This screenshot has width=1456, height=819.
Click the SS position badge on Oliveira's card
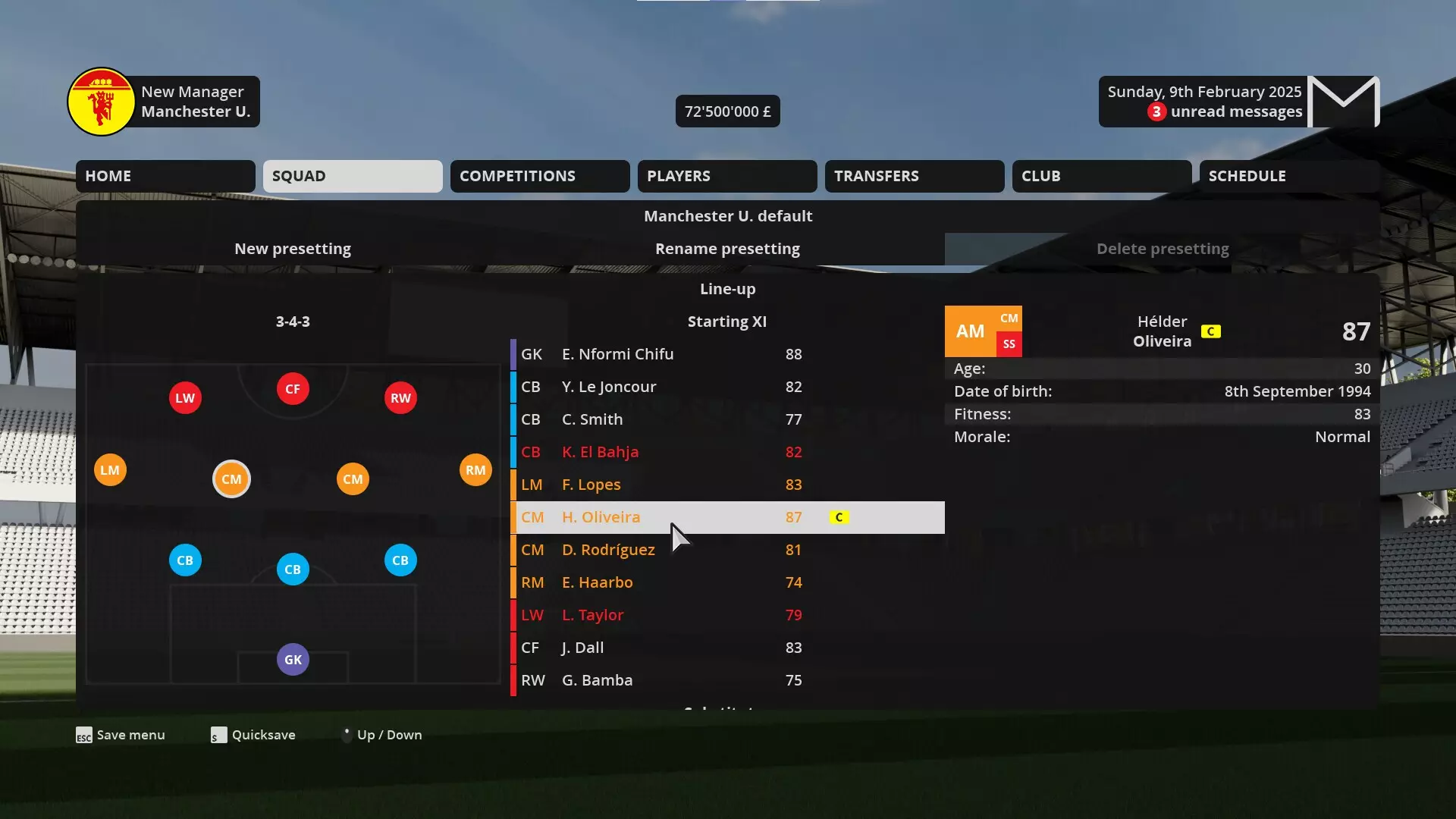[1009, 344]
